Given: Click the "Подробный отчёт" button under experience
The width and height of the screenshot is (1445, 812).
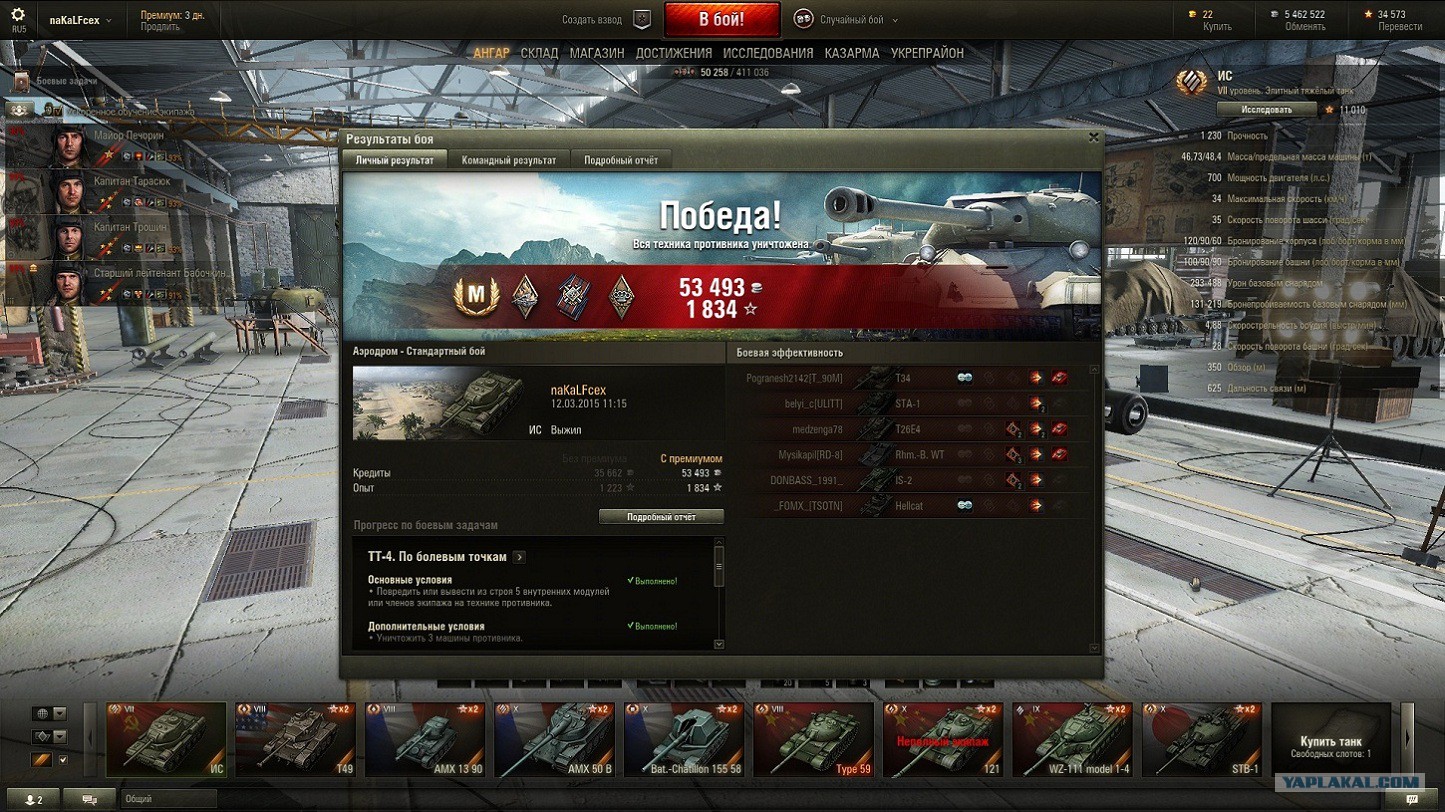Looking at the screenshot, I should [x=661, y=517].
